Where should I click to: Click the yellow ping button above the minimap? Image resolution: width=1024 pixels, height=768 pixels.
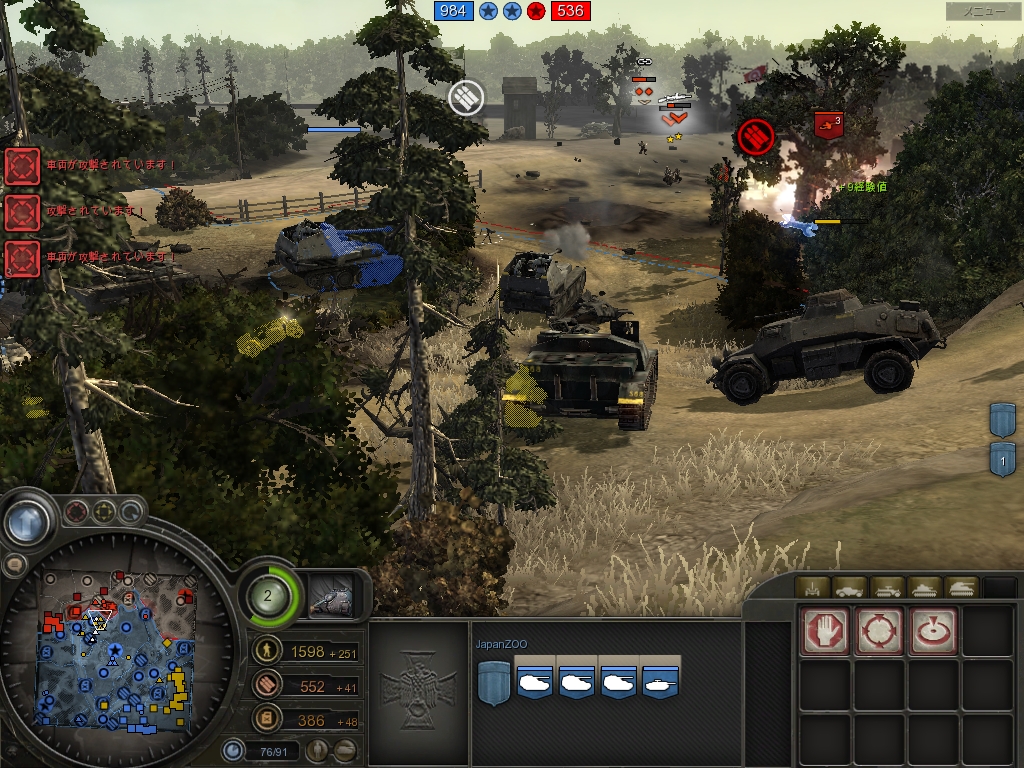pyautogui.click(x=104, y=513)
